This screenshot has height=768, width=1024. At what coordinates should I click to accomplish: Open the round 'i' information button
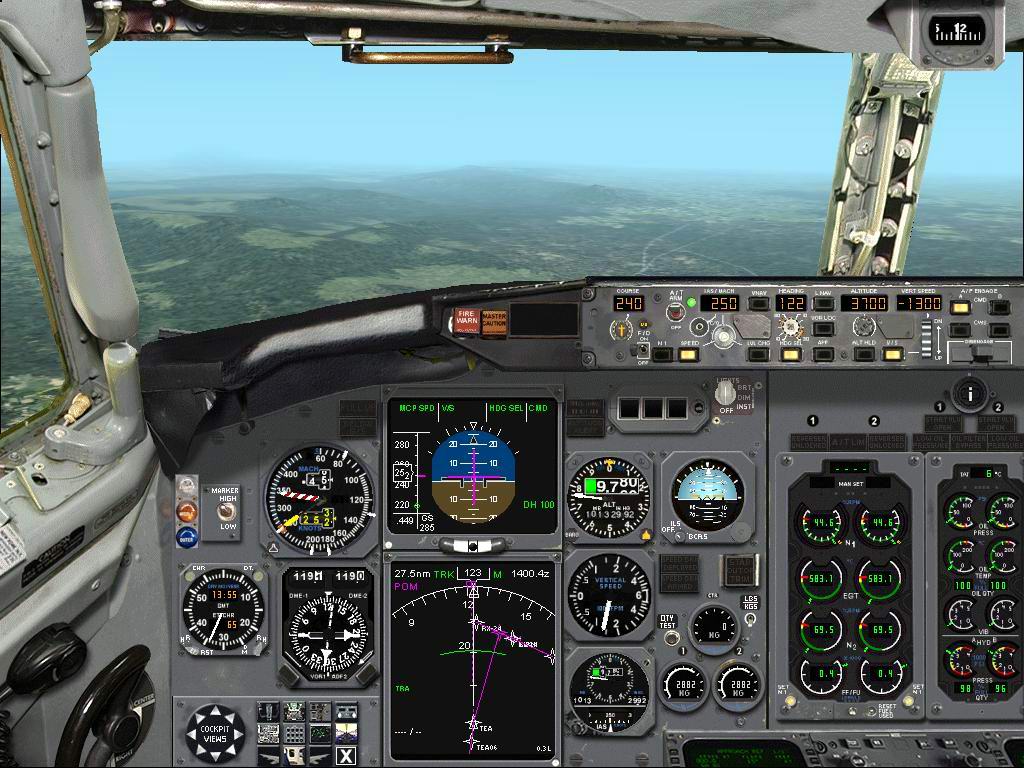coord(968,392)
